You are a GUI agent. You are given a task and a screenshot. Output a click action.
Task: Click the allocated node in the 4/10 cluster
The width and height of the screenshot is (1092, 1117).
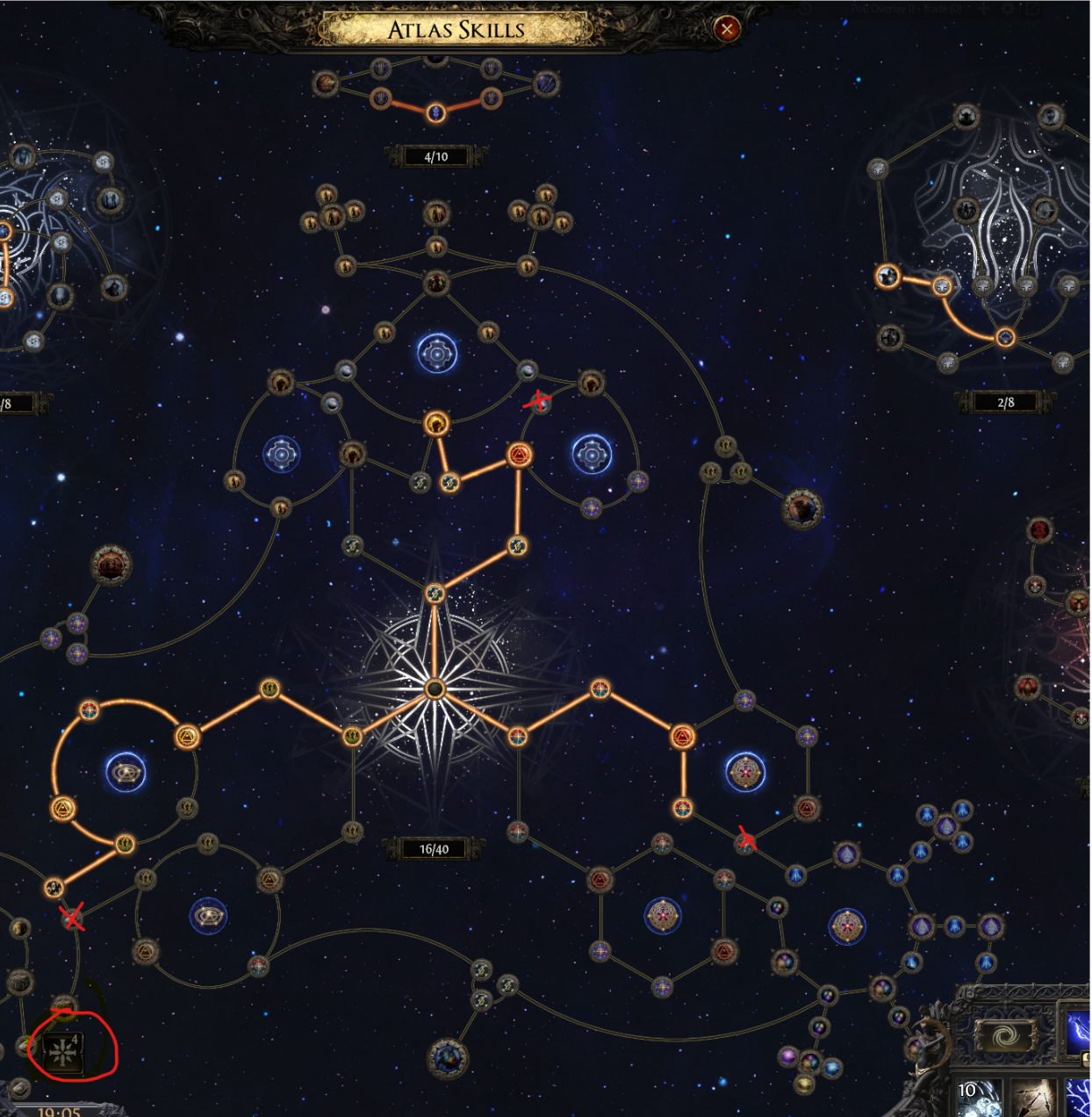[x=435, y=112]
